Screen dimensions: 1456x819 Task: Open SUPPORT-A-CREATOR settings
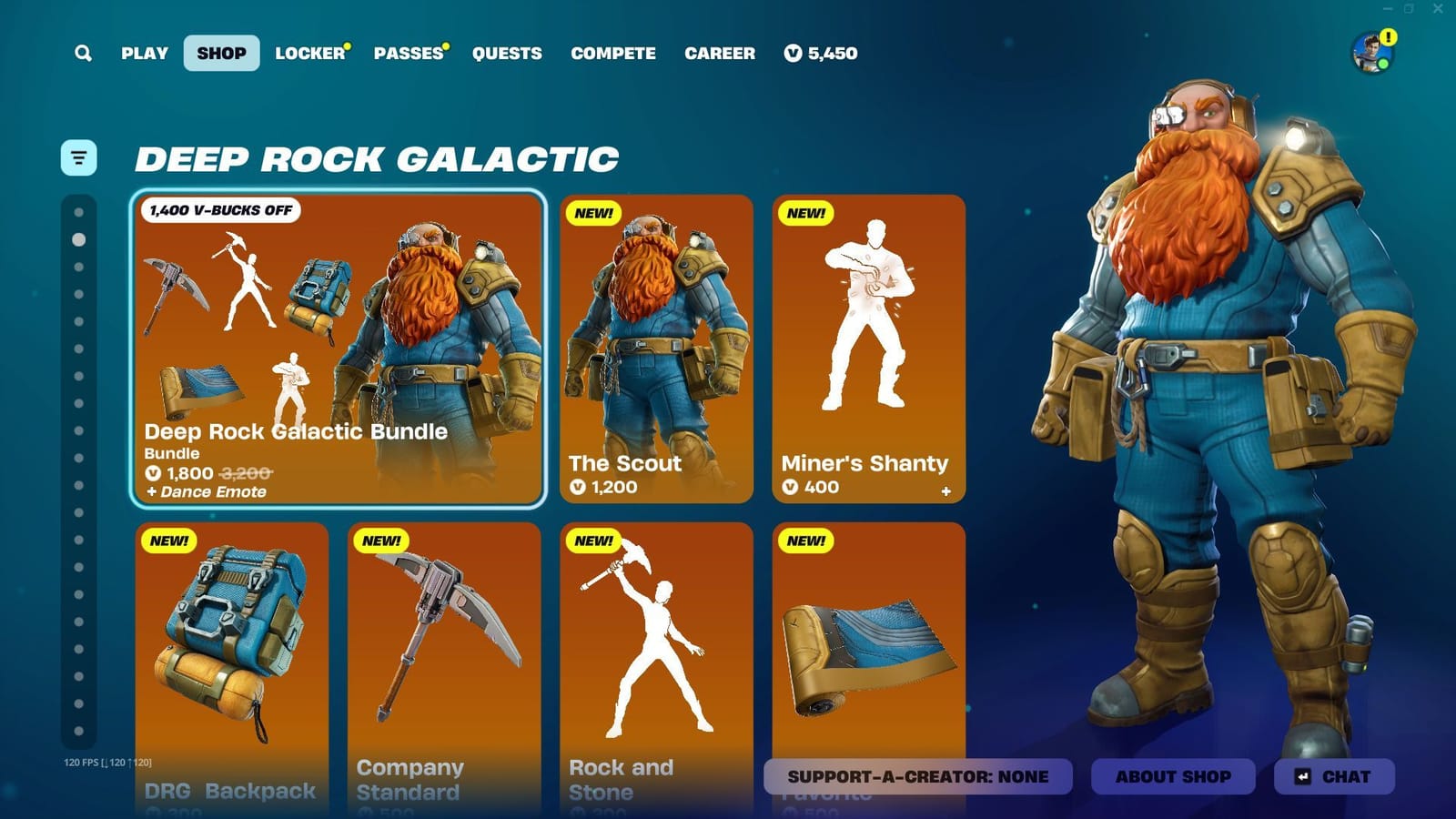point(920,776)
